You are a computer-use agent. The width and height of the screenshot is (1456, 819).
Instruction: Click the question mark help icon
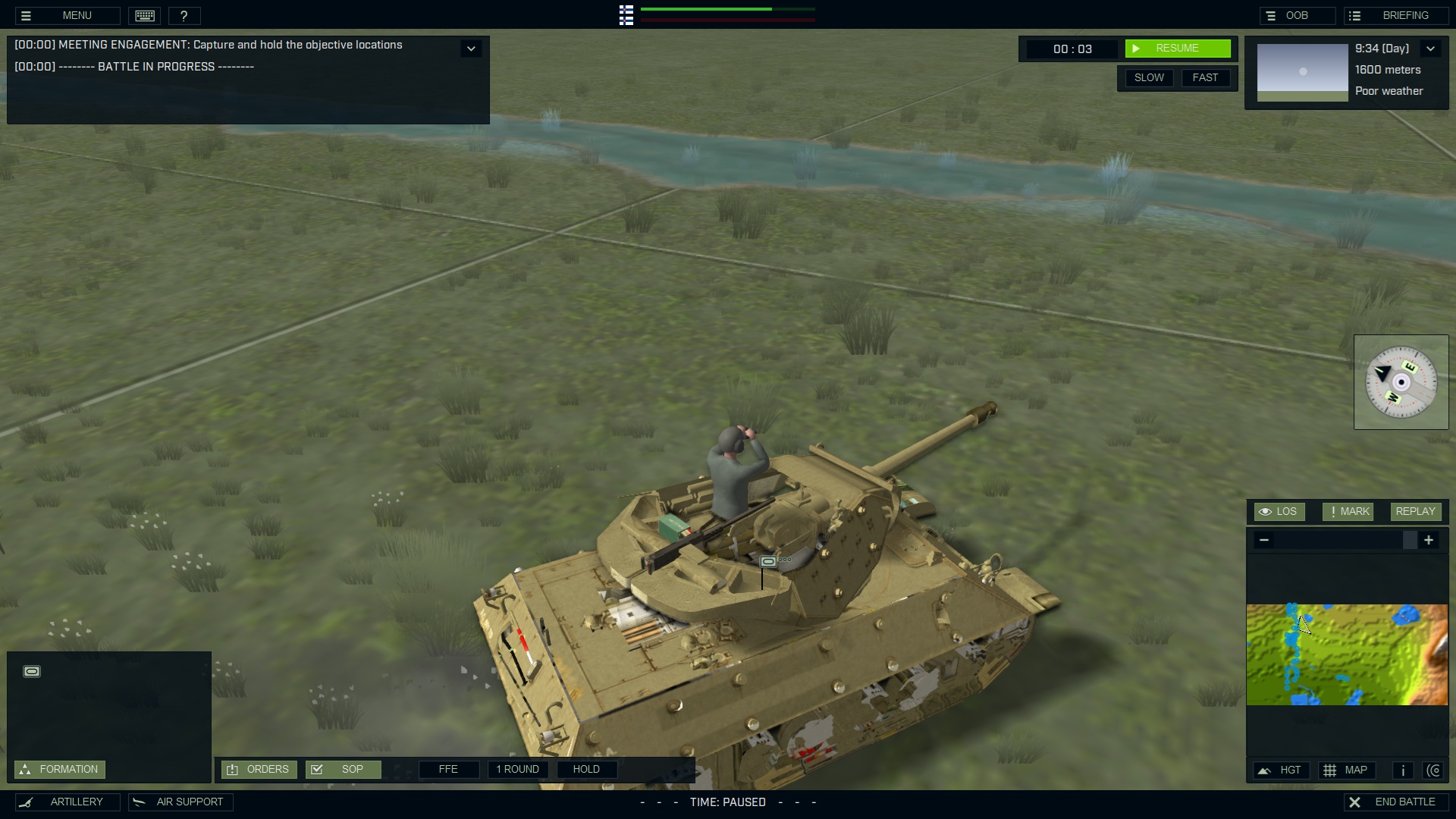click(x=186, y=15)
